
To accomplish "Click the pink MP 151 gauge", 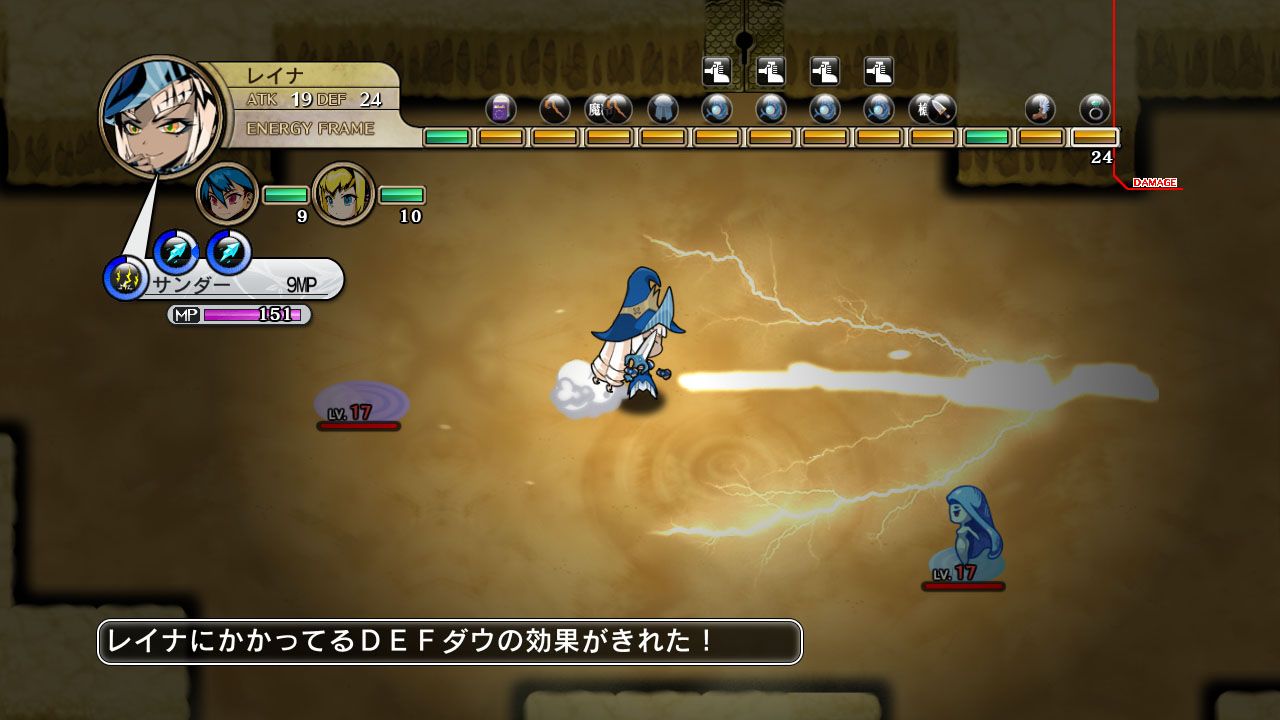I will tap(252, 313).
